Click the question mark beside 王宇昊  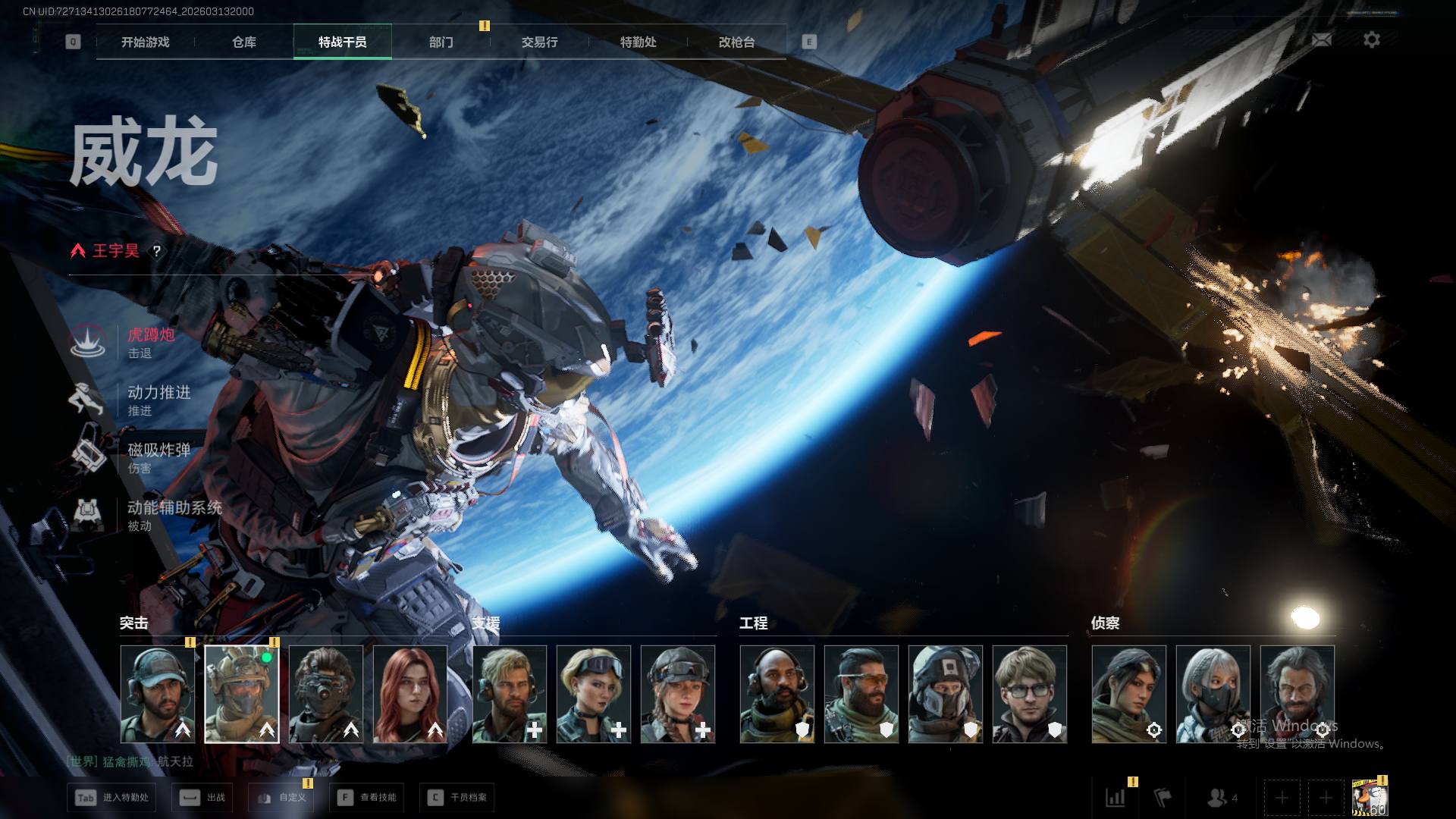pyautogui.click(x=157, y=251)
